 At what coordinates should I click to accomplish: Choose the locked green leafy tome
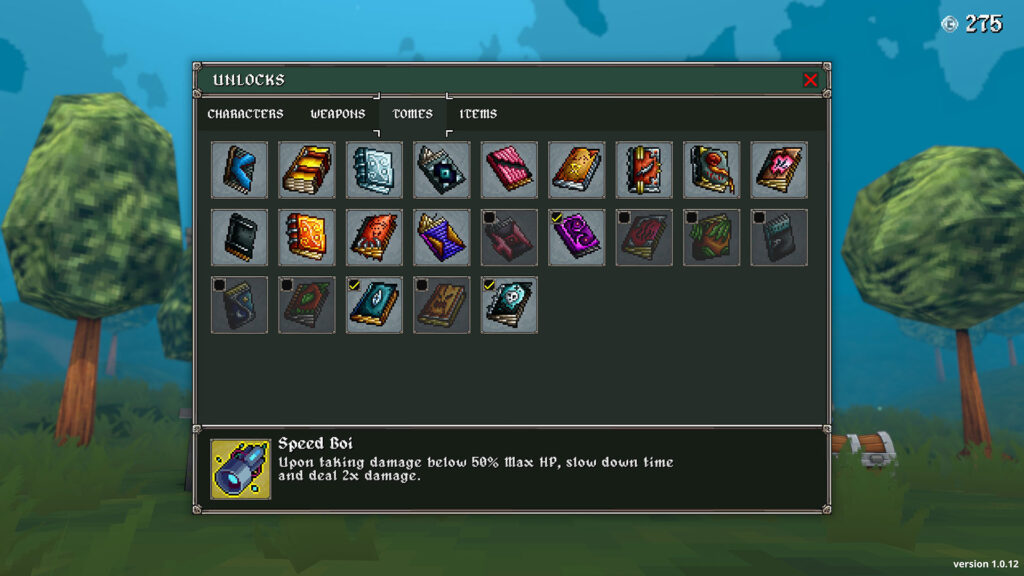pos(712,237)
